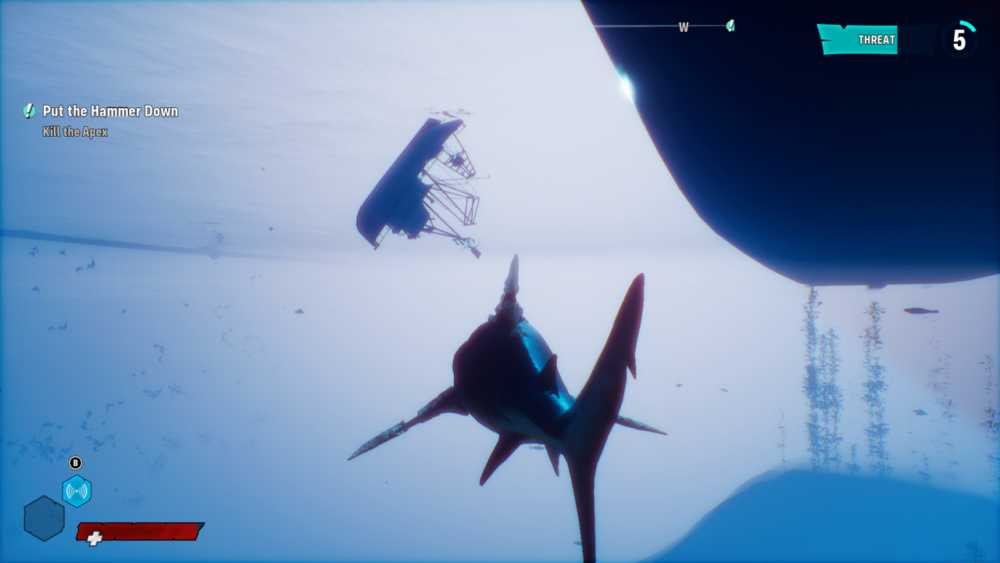
Task: Select the empty dark hexagon ability slot
Action: point(44,518)
